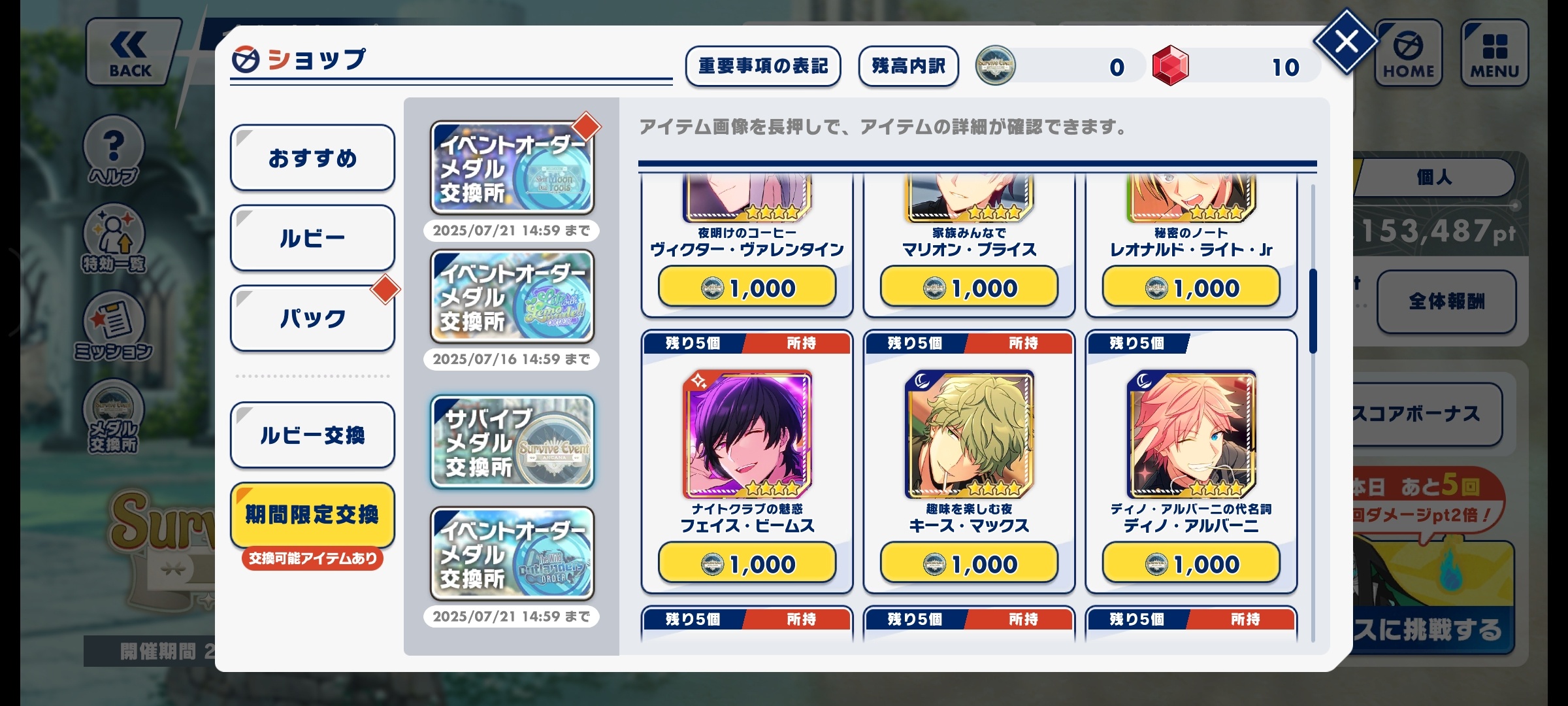
Task: Open the MENU grid
Action: pyautogui.click(x=1495, y=54)
